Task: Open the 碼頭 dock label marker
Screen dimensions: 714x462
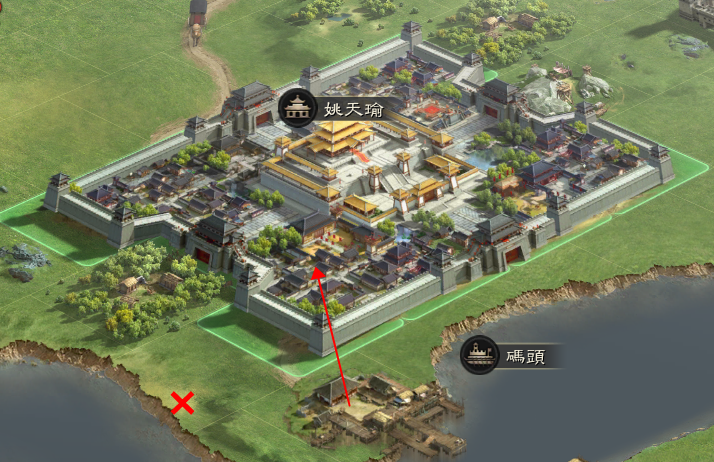Action: tap(481, 355)
